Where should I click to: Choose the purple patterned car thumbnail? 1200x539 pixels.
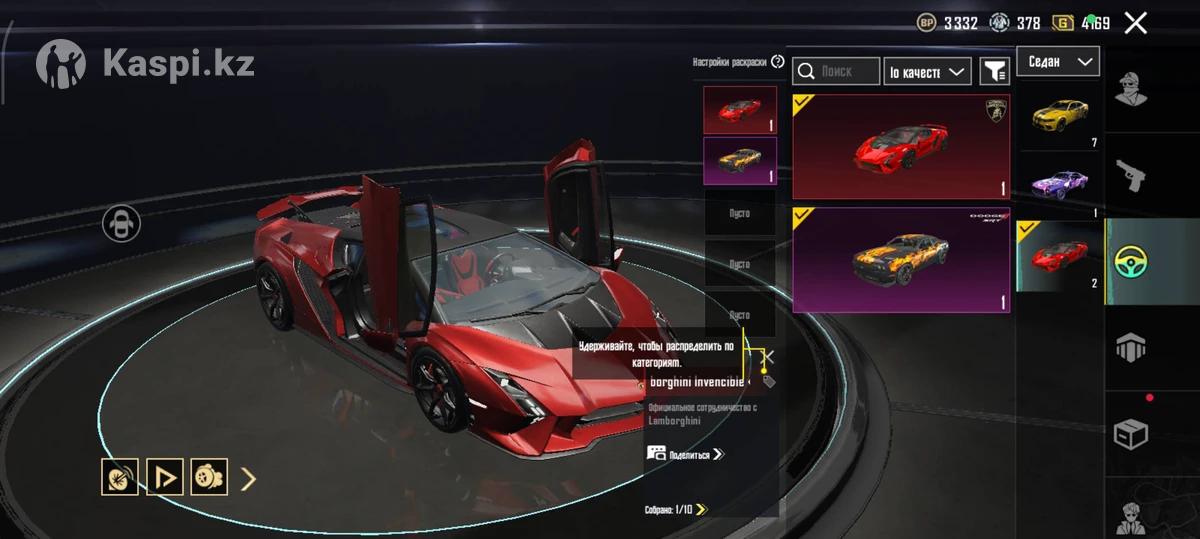1060,184
